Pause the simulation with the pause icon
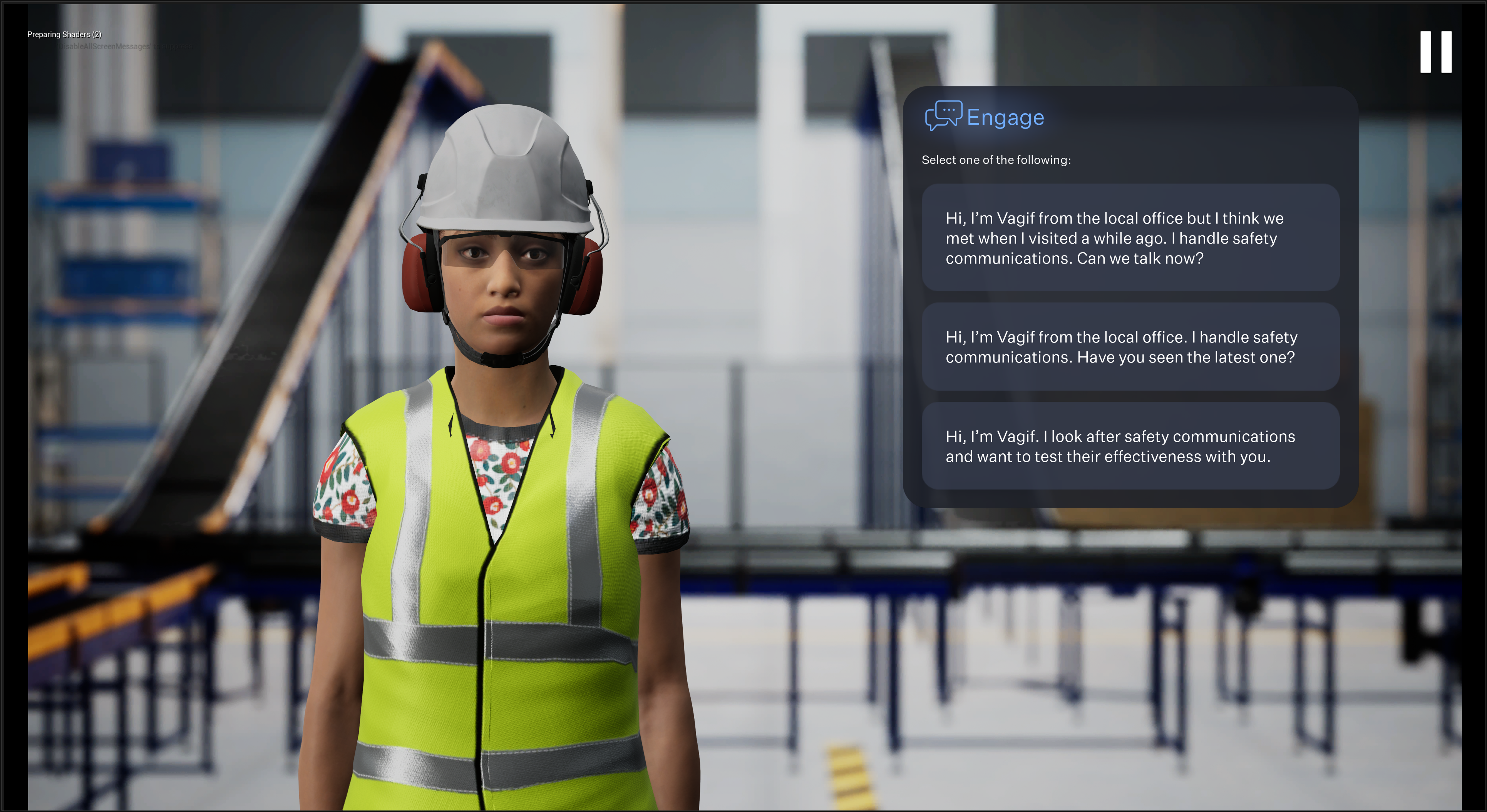1487x812 pixels. click(1436, 52)
